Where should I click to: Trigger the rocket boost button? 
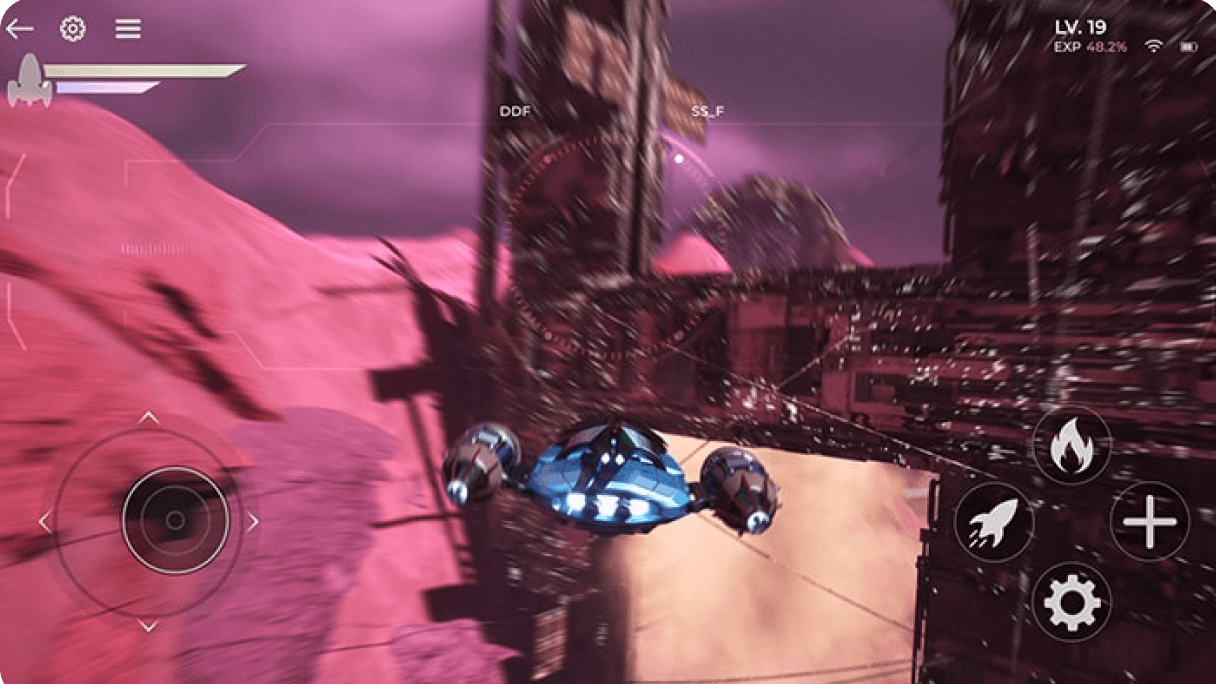click(993, 522)
